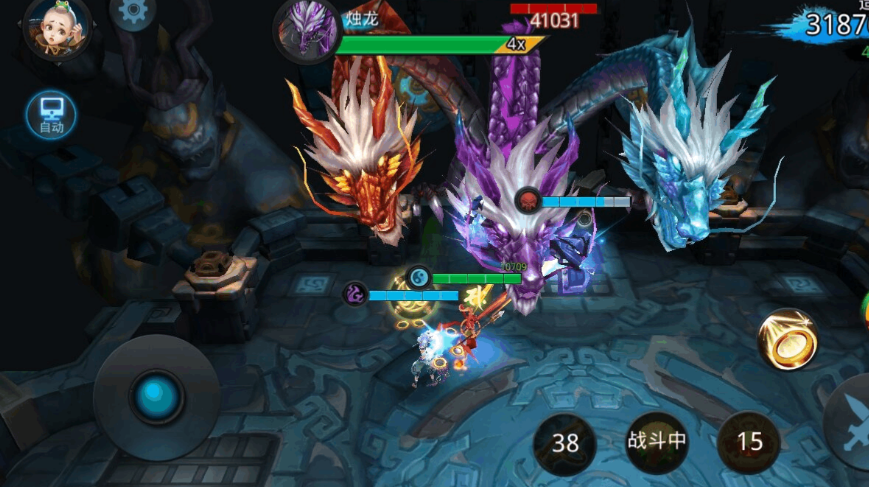Open the gear settings menu
This screenshot has width=869, height=487.
[132, 12]
